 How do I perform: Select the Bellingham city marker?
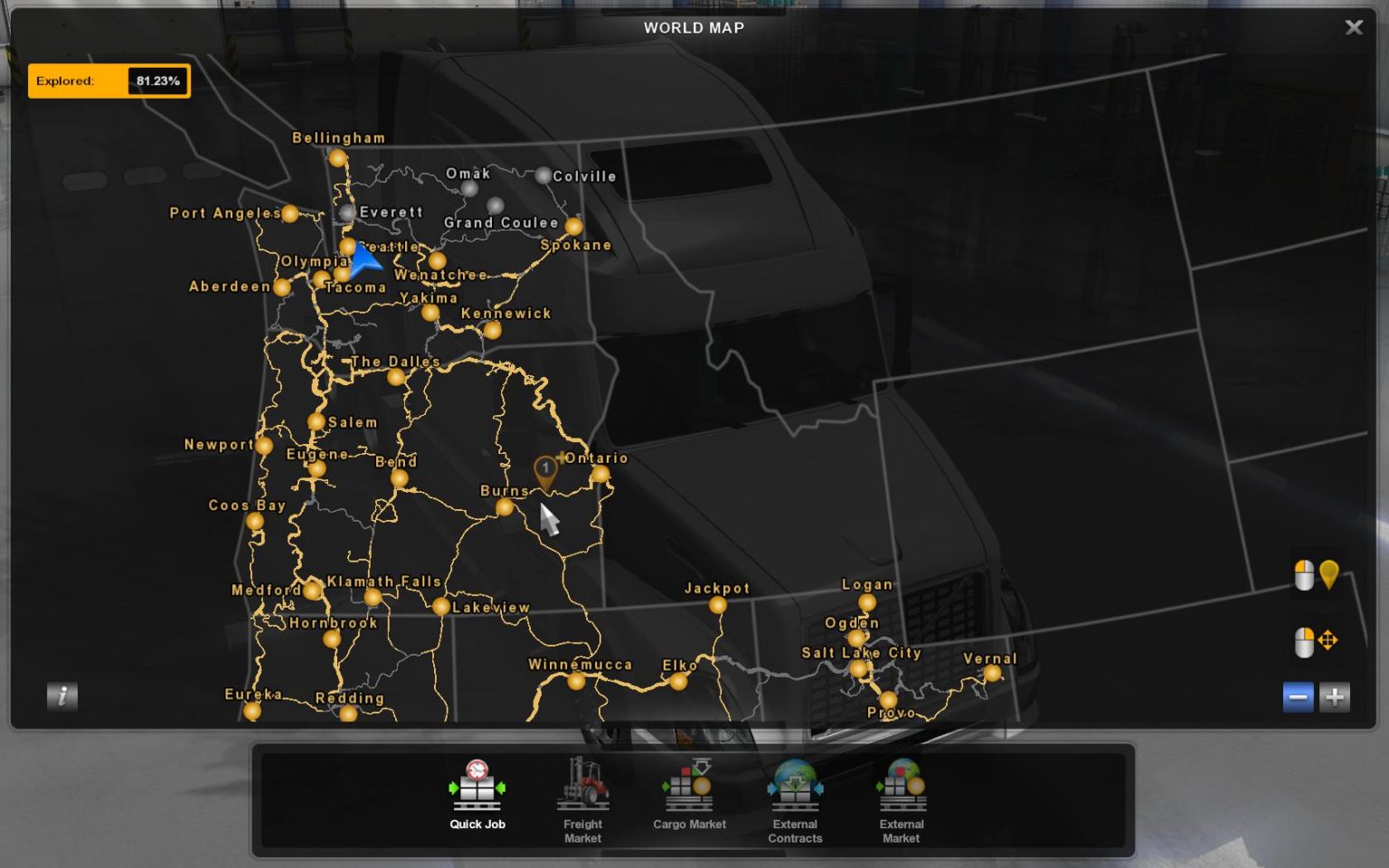click(338, 157)
